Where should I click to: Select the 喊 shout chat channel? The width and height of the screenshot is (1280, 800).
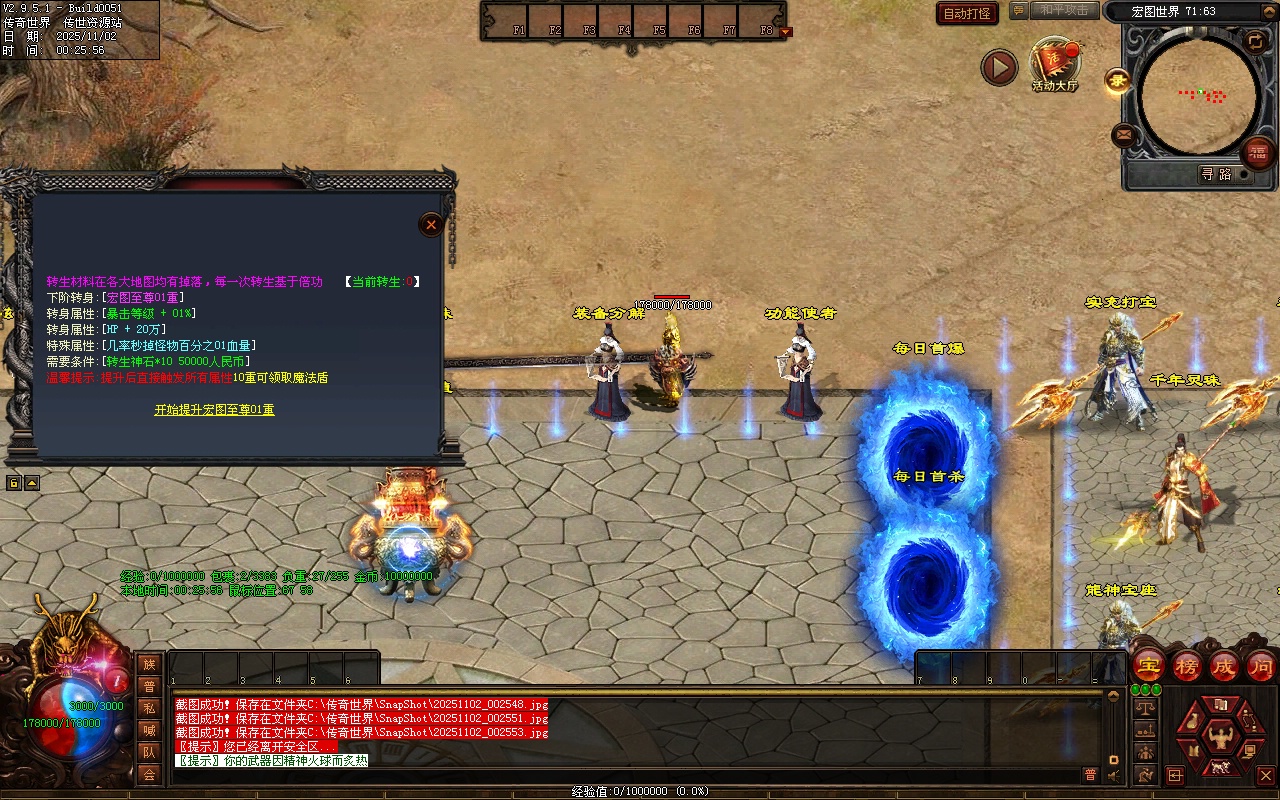149,730
